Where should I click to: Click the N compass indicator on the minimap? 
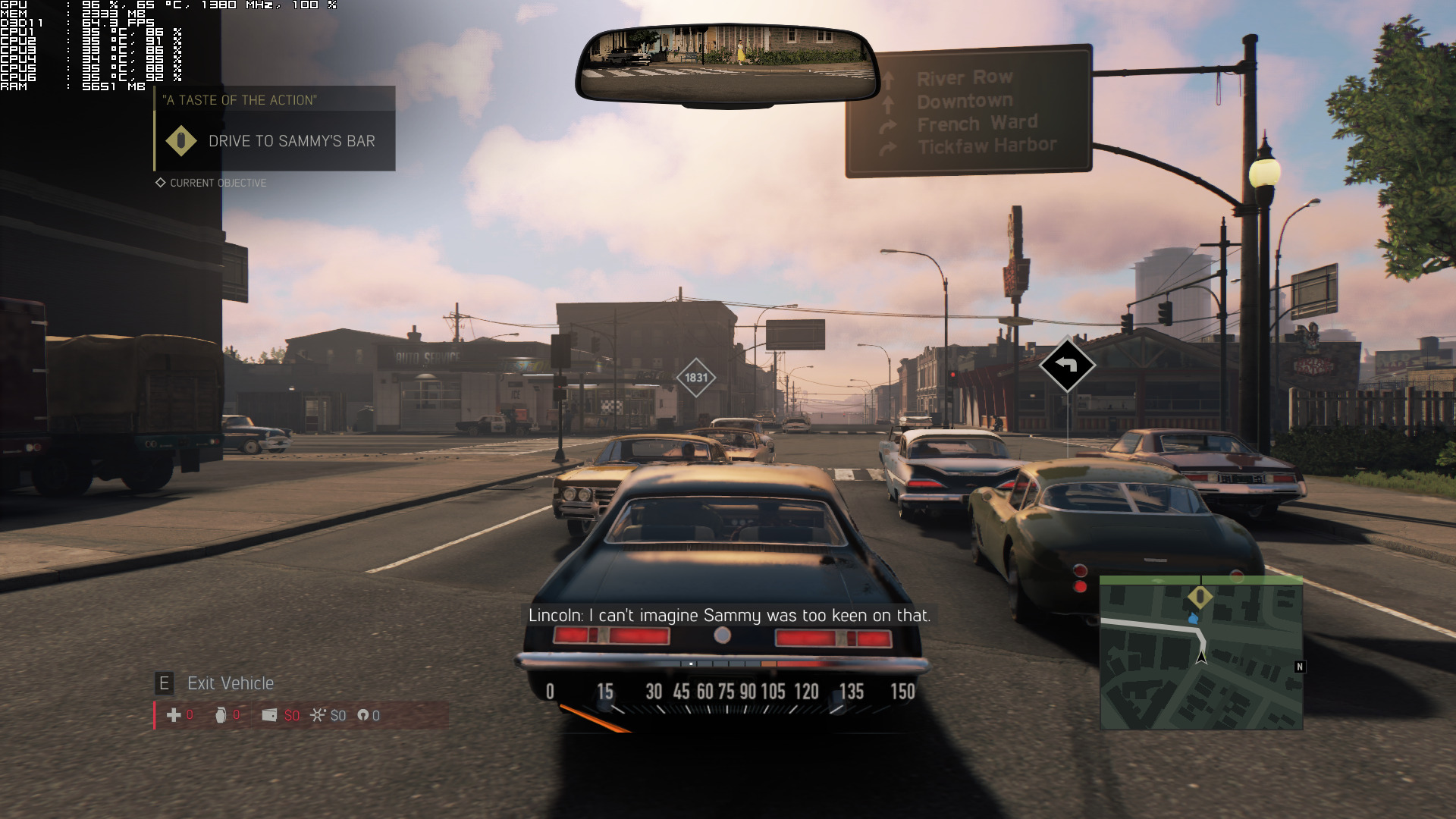1300,667
